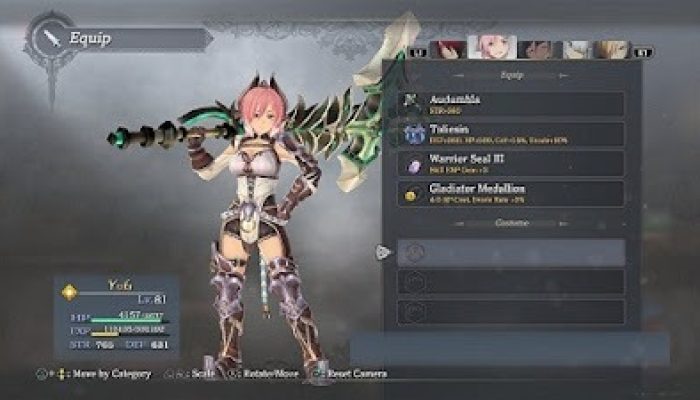Image resolution: width=700 pixels, height=400 pixels.
Task: Choose the white-haired character portrait
Action: [x=577, y=50]
